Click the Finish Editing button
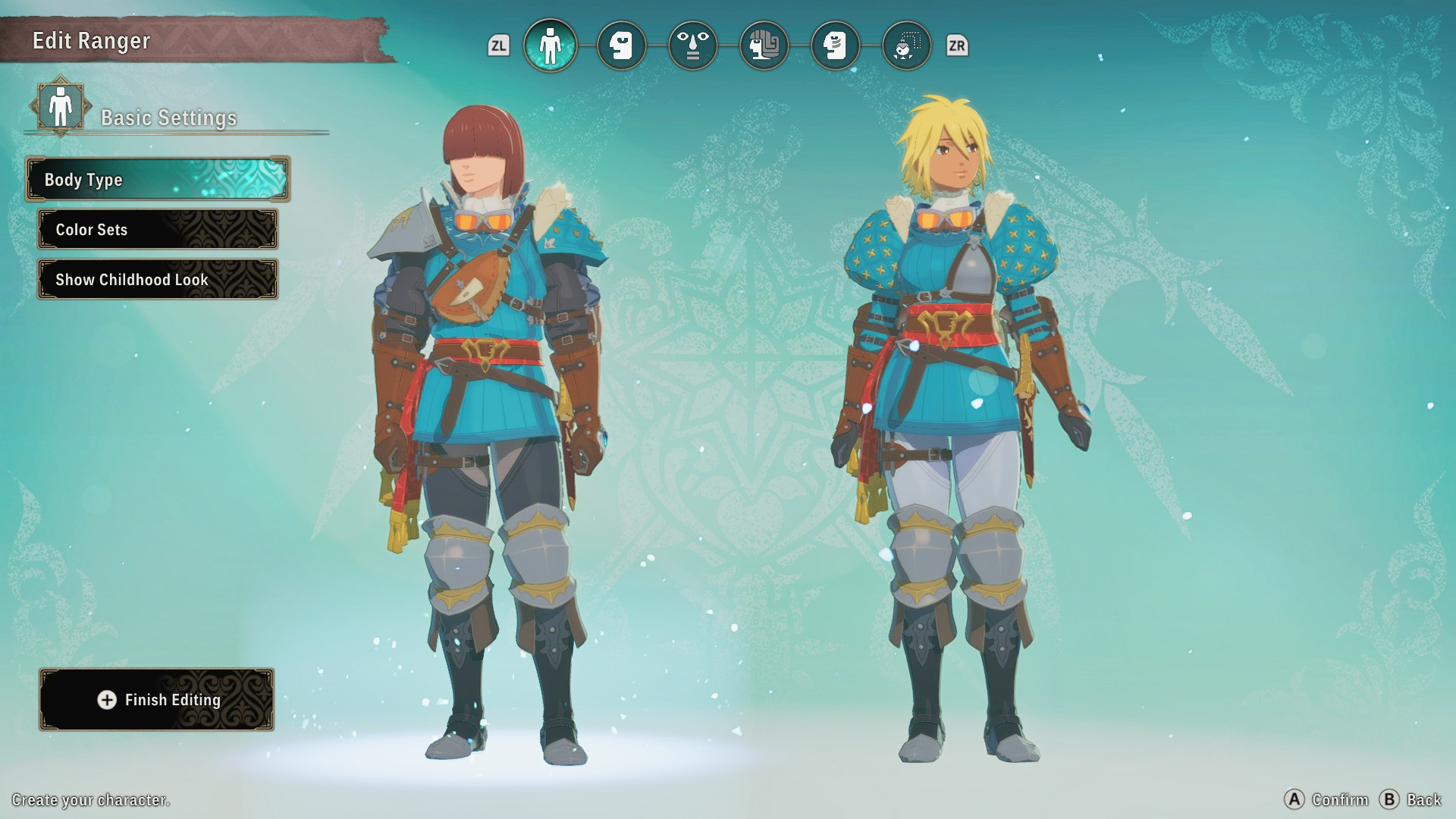The width and height of the screenshot is (1456, 819). (x=157, y=700)
